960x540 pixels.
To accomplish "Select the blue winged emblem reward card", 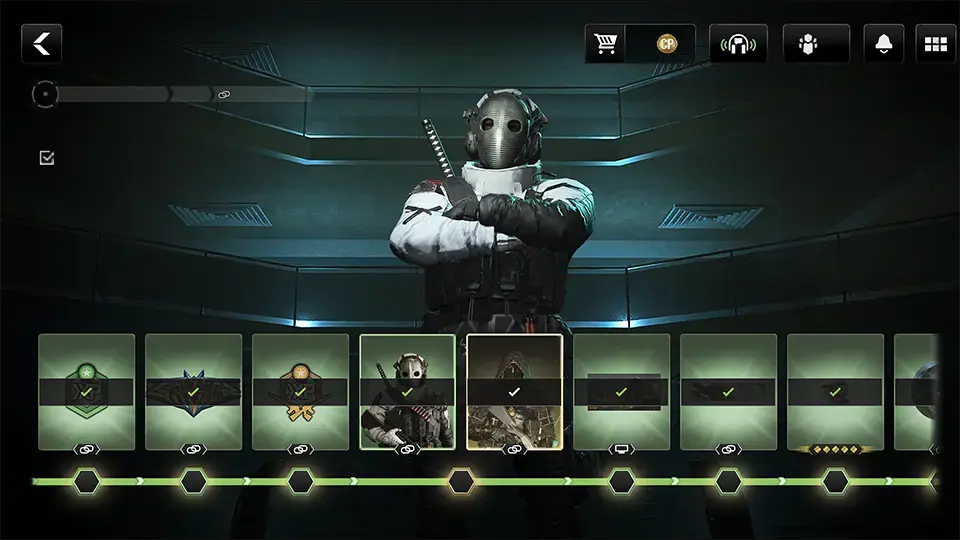I will click(x=194, y=391).
